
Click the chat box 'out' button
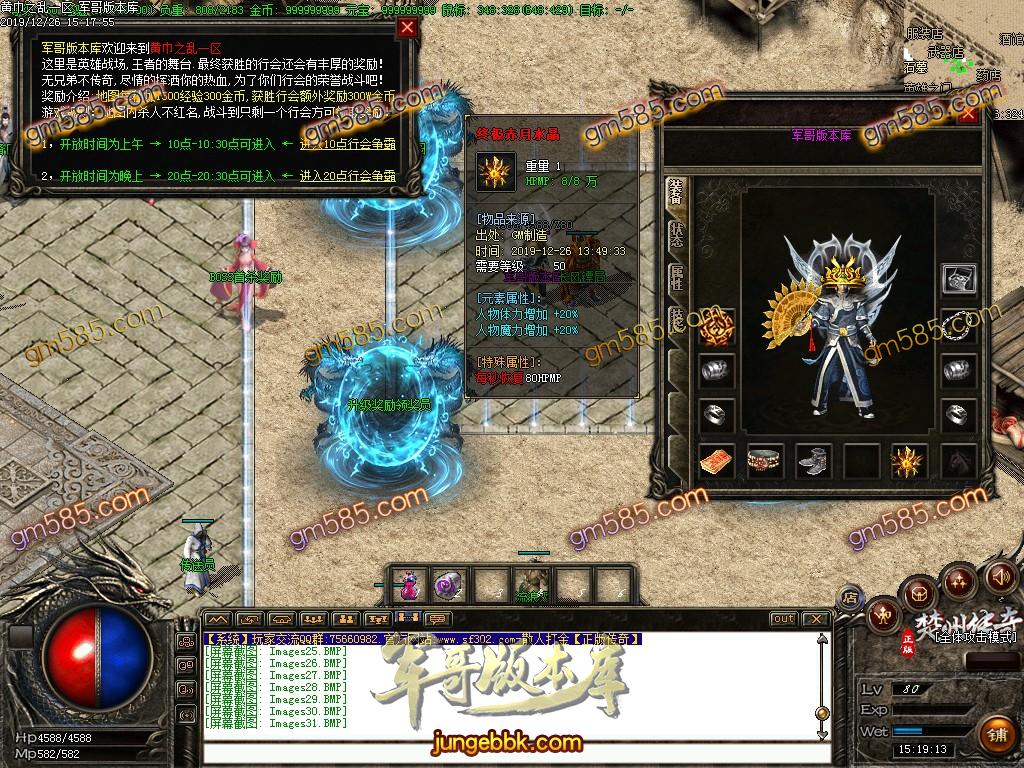784,619
